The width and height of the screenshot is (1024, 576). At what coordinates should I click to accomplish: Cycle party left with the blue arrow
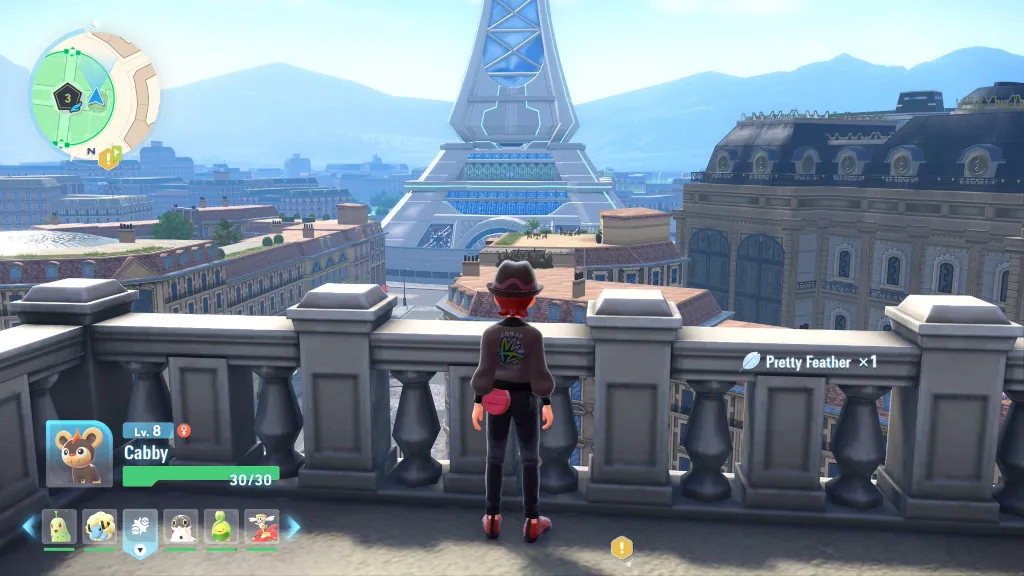click(x=28, y=526)
